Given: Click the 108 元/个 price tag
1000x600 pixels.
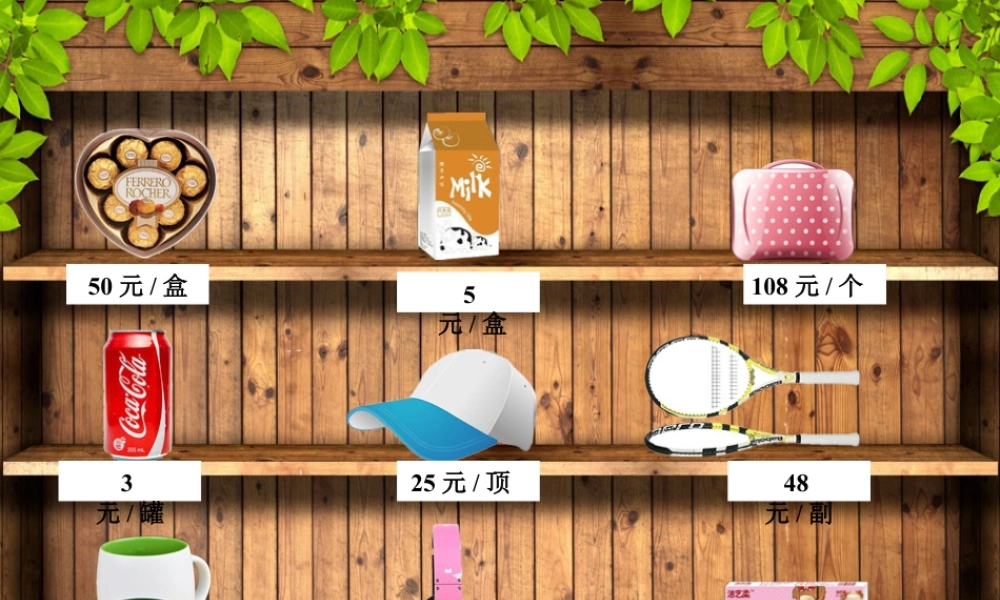Looking at the screenshot, I should [x=806, y=285].
